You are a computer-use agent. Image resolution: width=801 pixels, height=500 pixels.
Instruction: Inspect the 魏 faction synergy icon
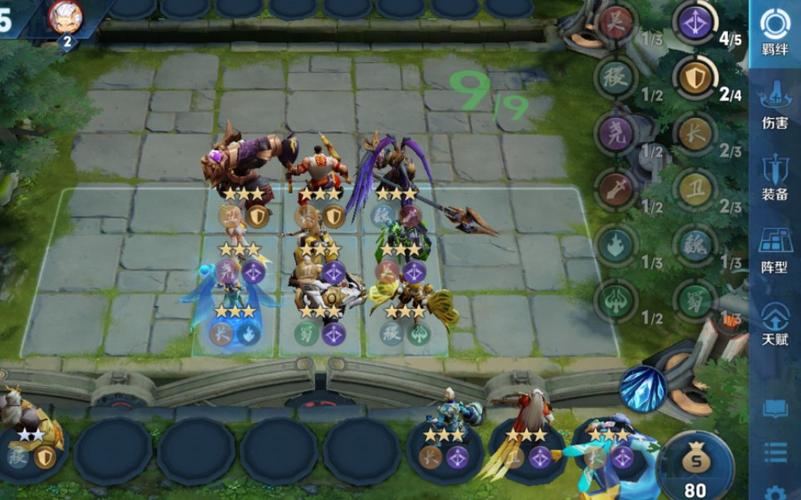point(693,243)
